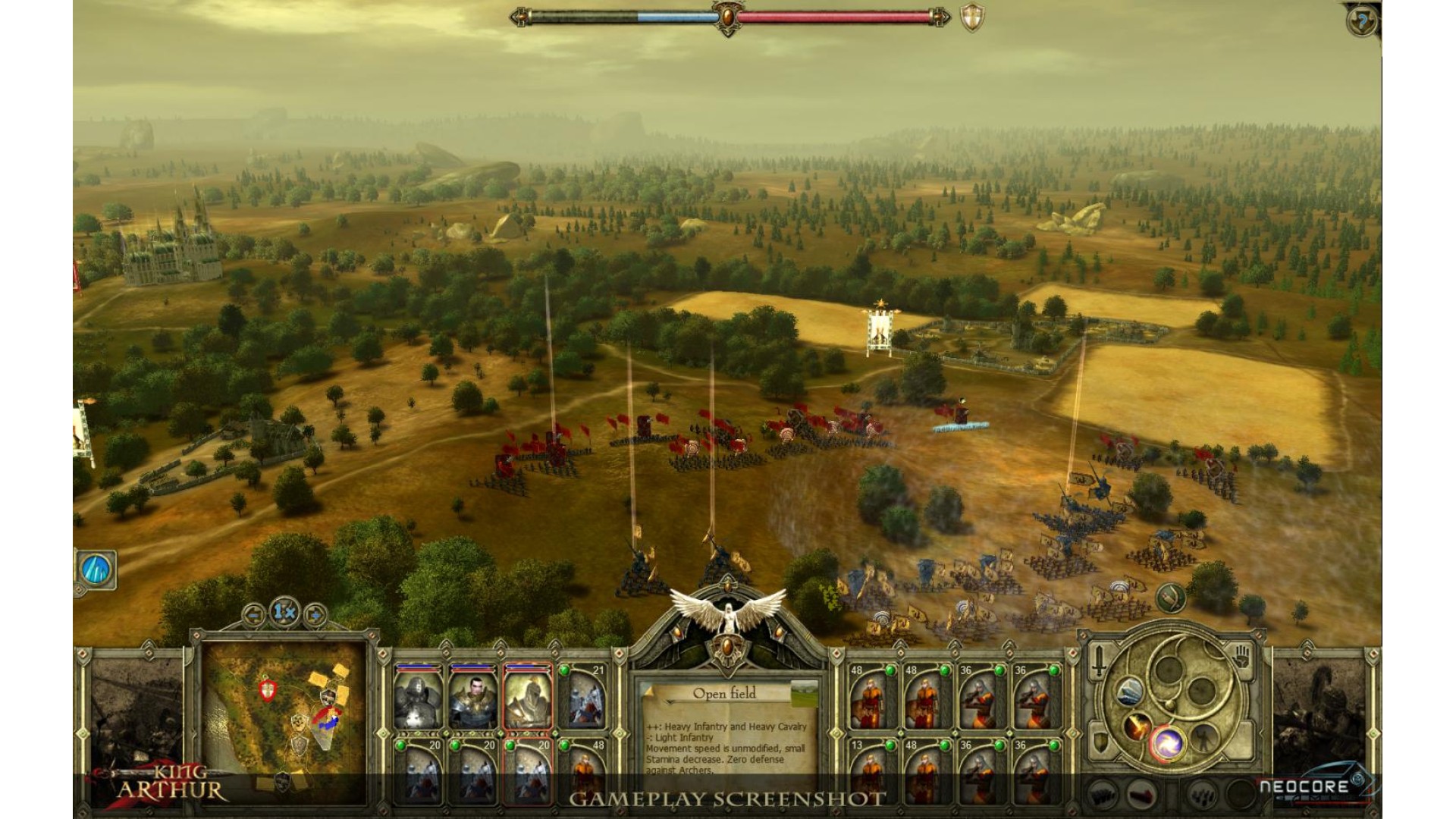Decrease game speed with the minus button
This screenshot has height=819, width=1456.
tap(254, 613)
